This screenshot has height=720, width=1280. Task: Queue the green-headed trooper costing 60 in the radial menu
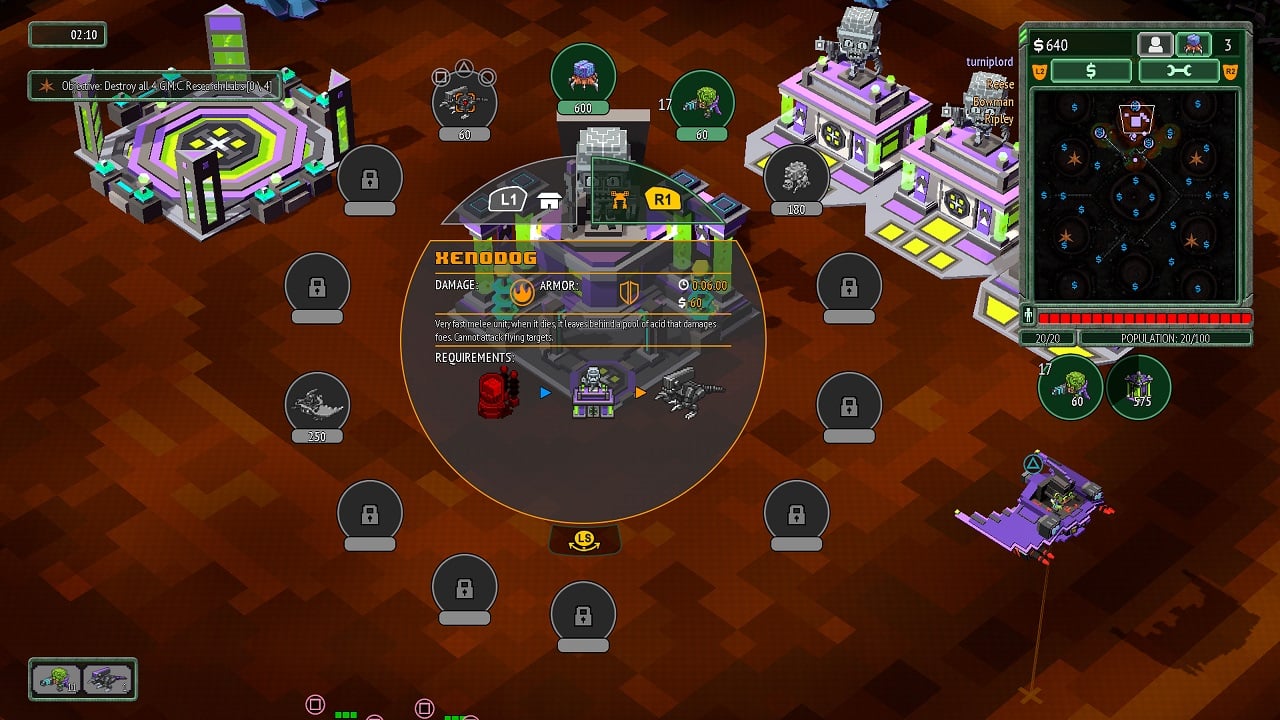pos(702,103)
